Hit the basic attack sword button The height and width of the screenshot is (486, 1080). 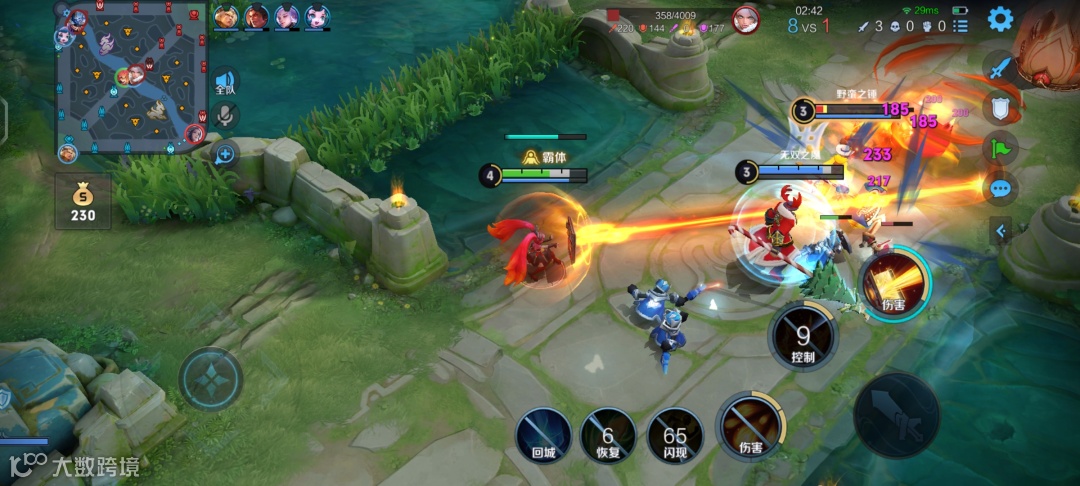click(896, 415)
